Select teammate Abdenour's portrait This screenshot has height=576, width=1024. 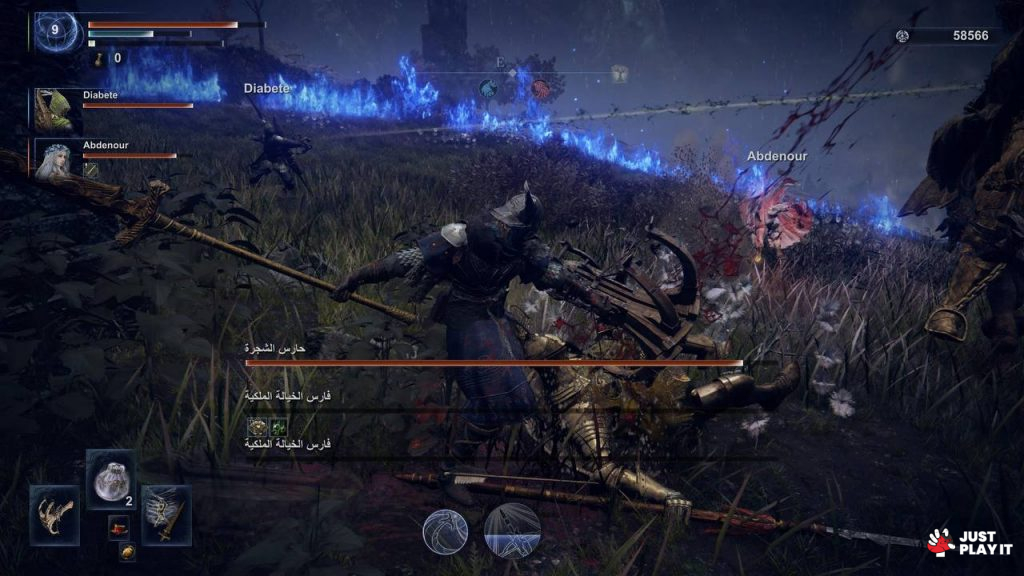55,160
